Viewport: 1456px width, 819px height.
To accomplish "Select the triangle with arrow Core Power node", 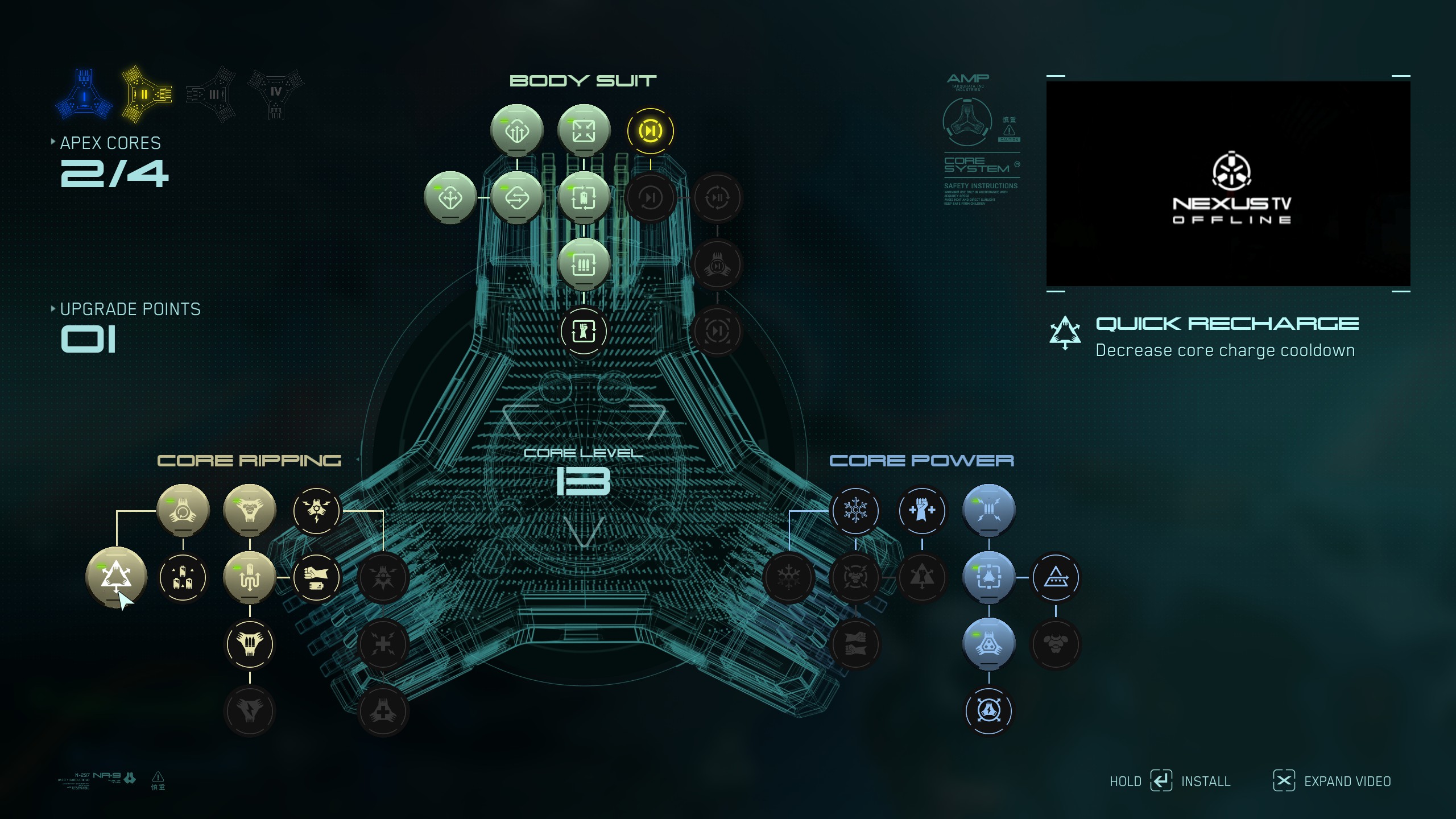I will tap(1056, 578).
